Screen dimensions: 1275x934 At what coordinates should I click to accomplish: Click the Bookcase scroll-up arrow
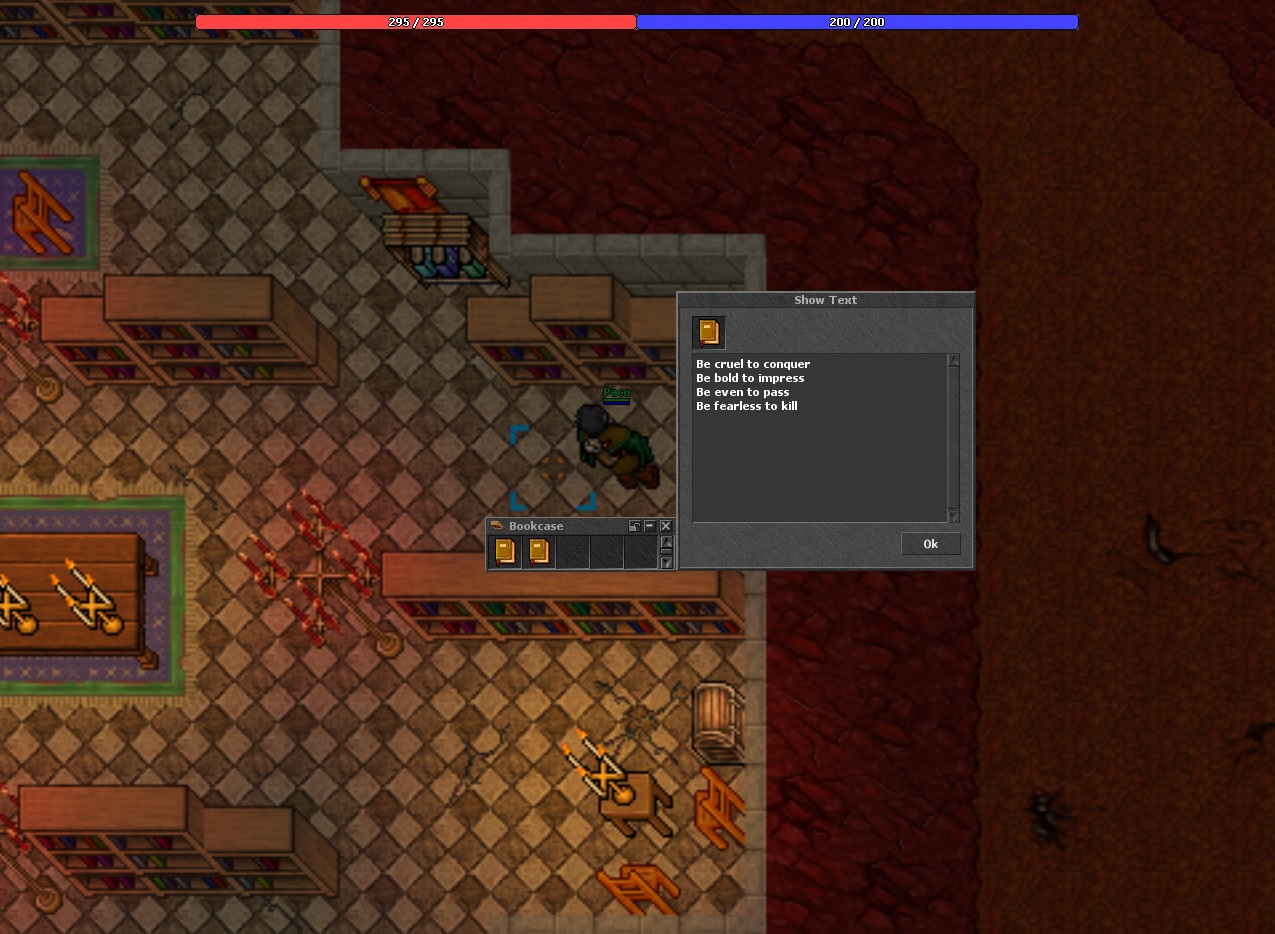(667, 541)
